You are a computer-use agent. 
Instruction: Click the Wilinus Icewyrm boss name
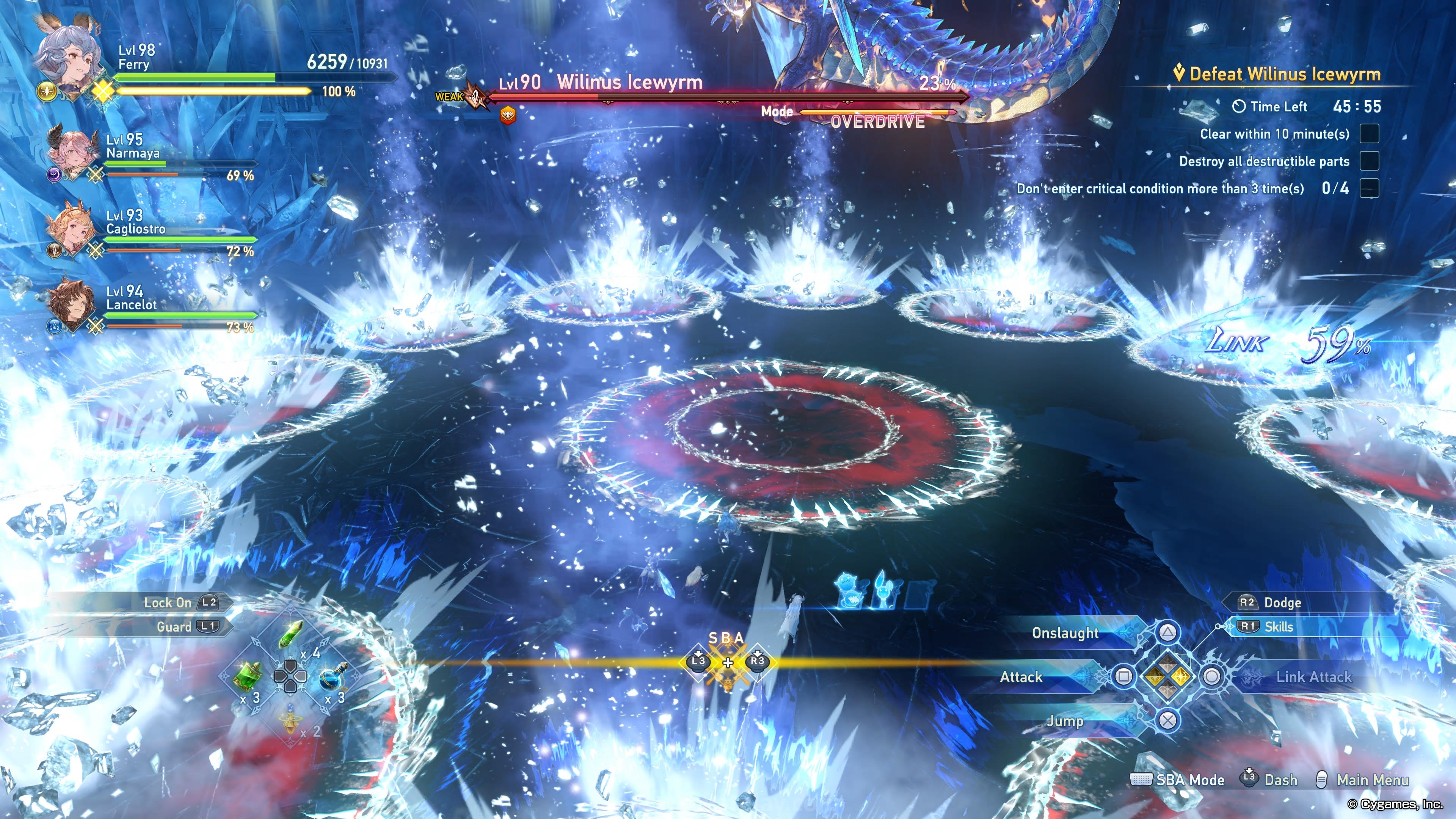tap(629, 83)
